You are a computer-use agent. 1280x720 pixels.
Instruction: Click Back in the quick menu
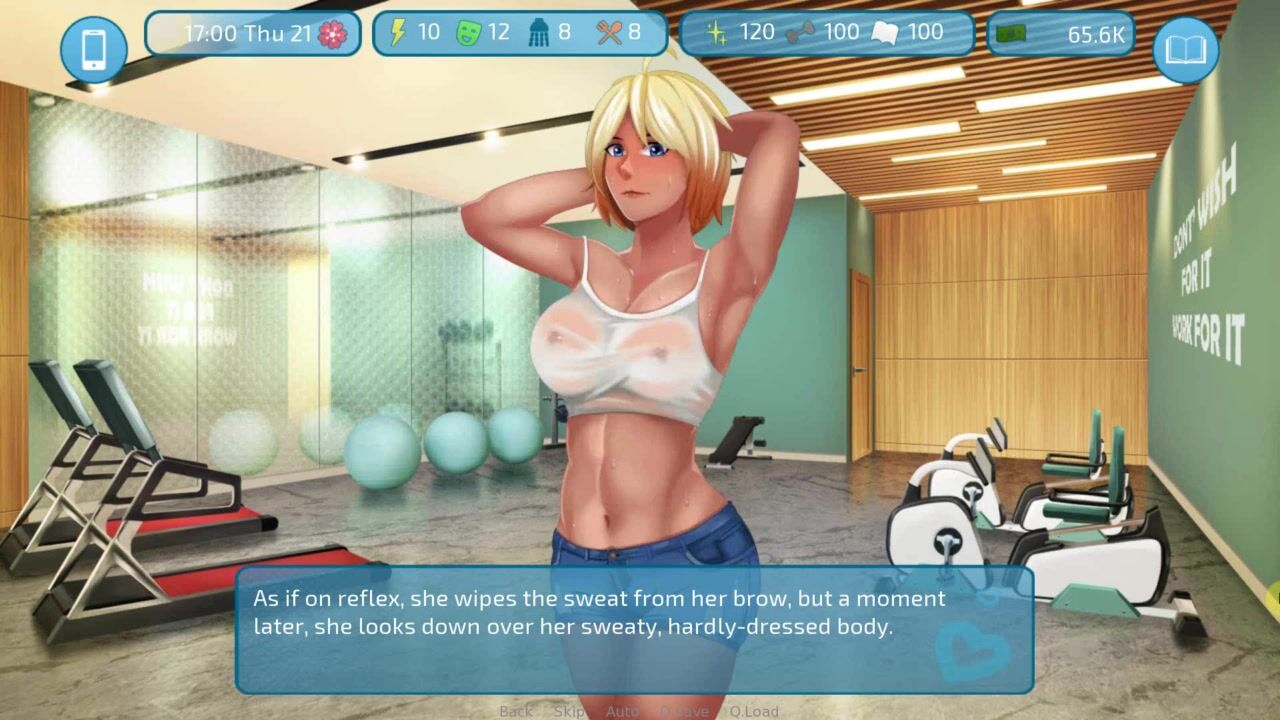(x=516, y=711)
